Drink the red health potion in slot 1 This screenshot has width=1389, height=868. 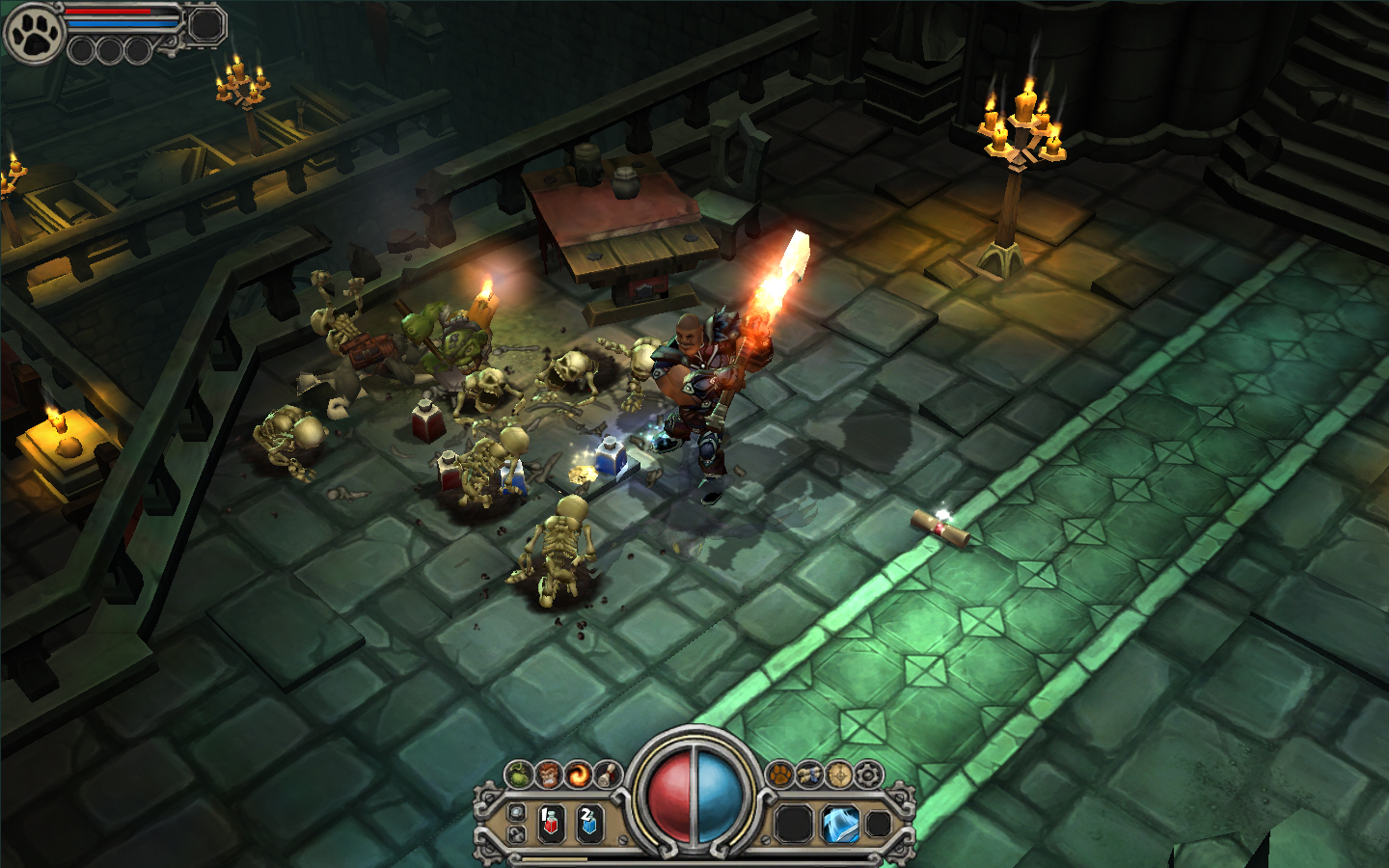tap(550, 822)
